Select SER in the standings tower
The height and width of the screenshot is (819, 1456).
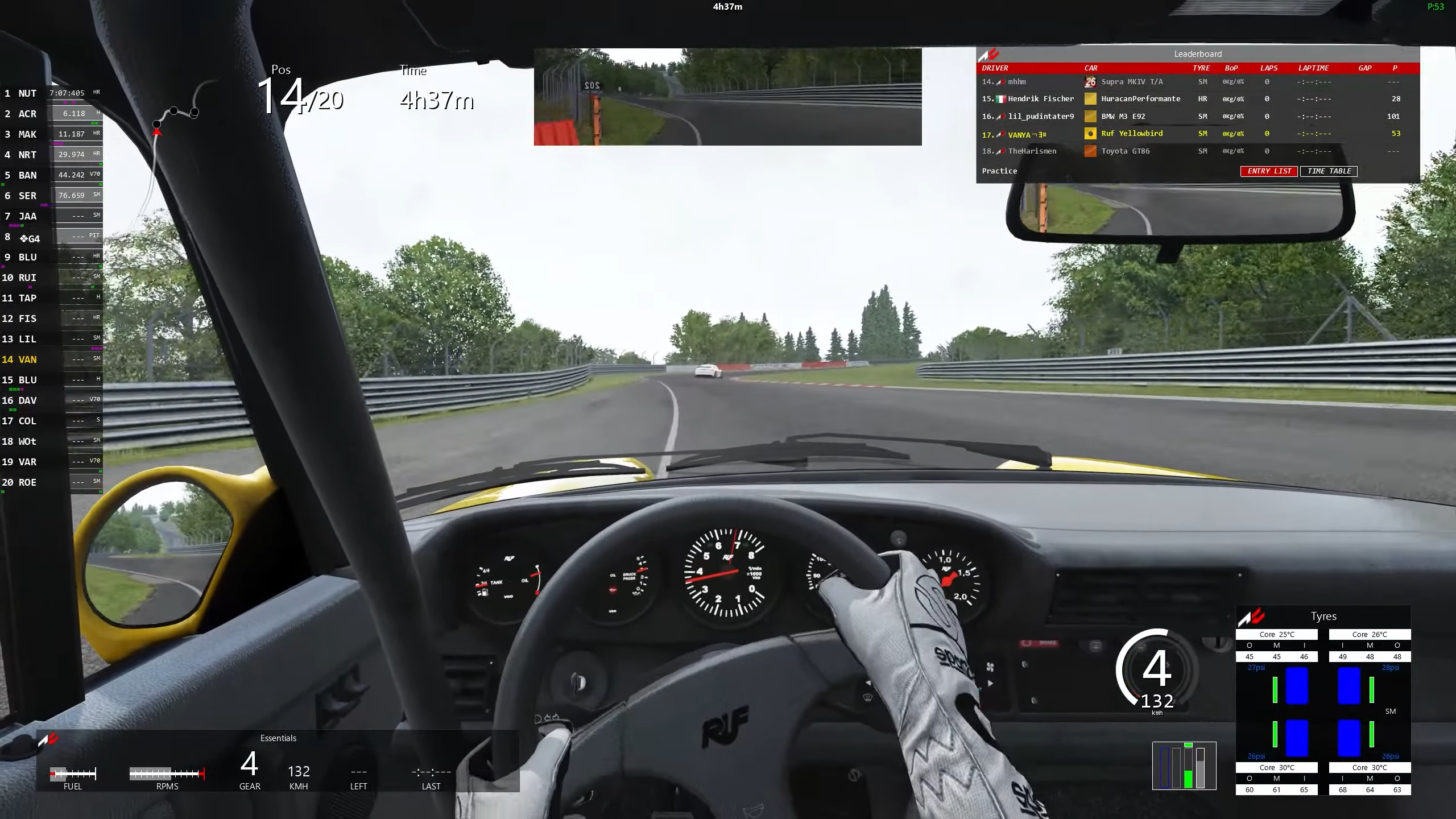click(27, 196)
